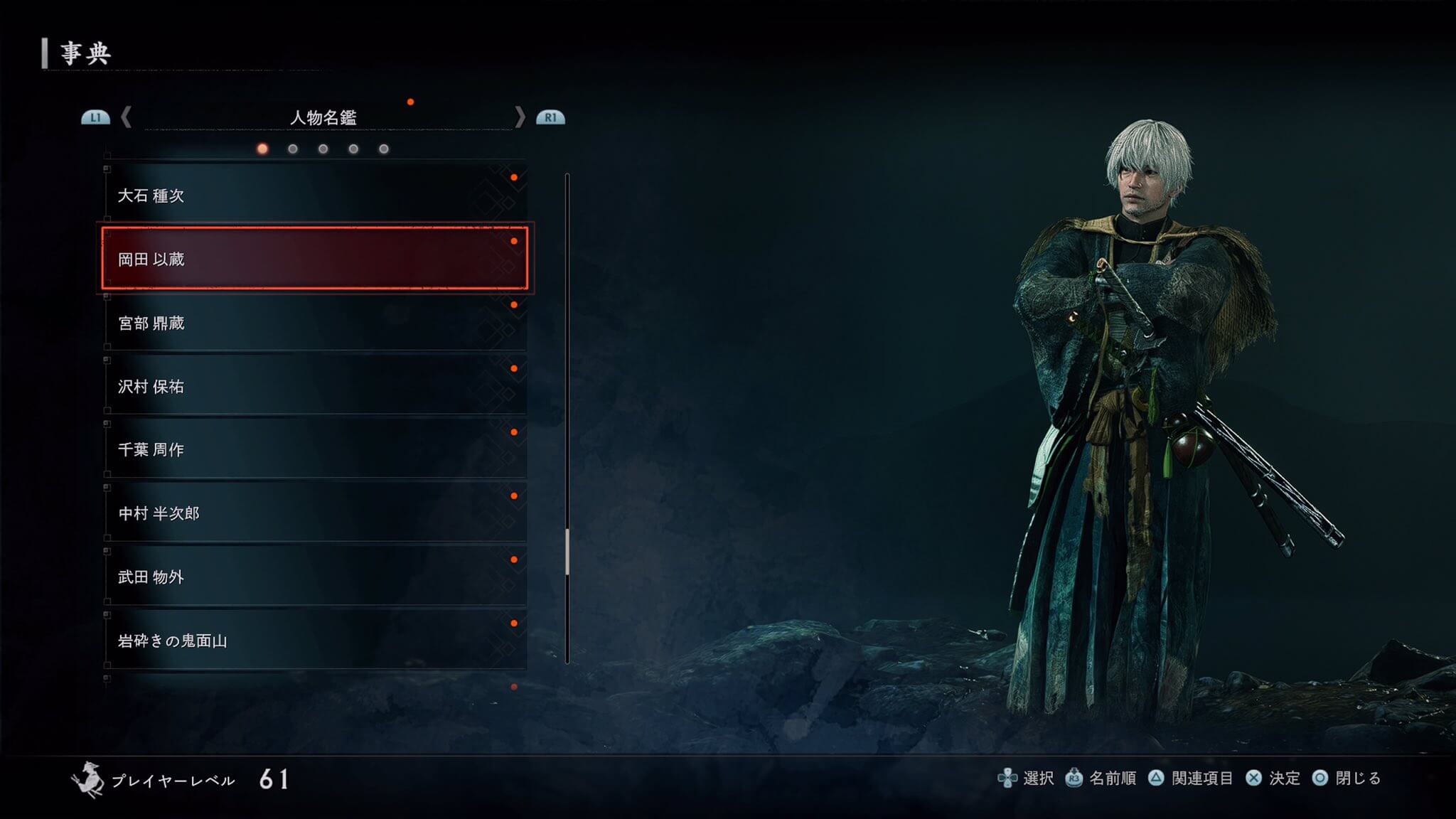Select 沢村 保祐 from the list
1456x819 pixels.
click(x=314, y=386)
